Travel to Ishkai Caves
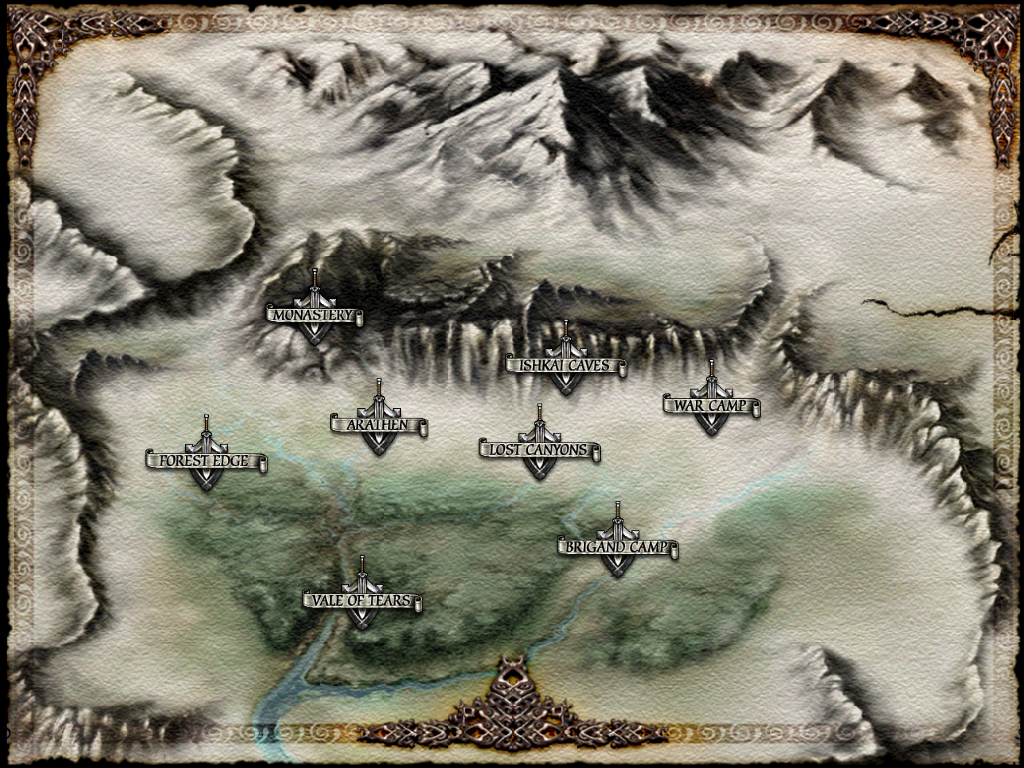Image resolution: width=1024 pixels, height=768 pixels. [566, 366]
